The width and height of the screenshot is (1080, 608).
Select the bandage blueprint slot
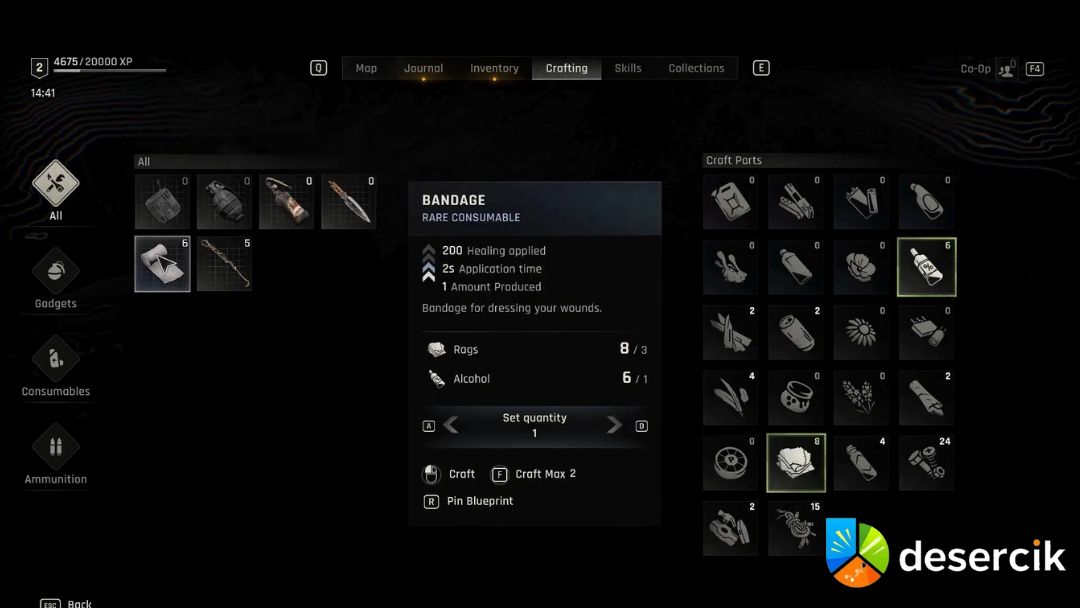click(163, 264)
